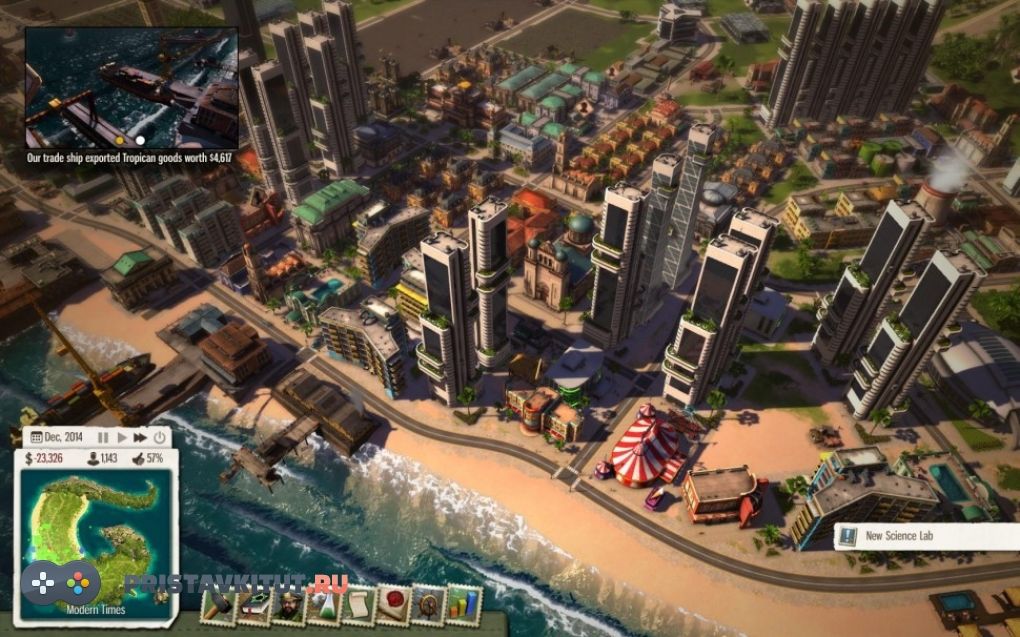Open the ship's wheel trade icon
Screen dimensions: 1020x637
click(428, 605)
